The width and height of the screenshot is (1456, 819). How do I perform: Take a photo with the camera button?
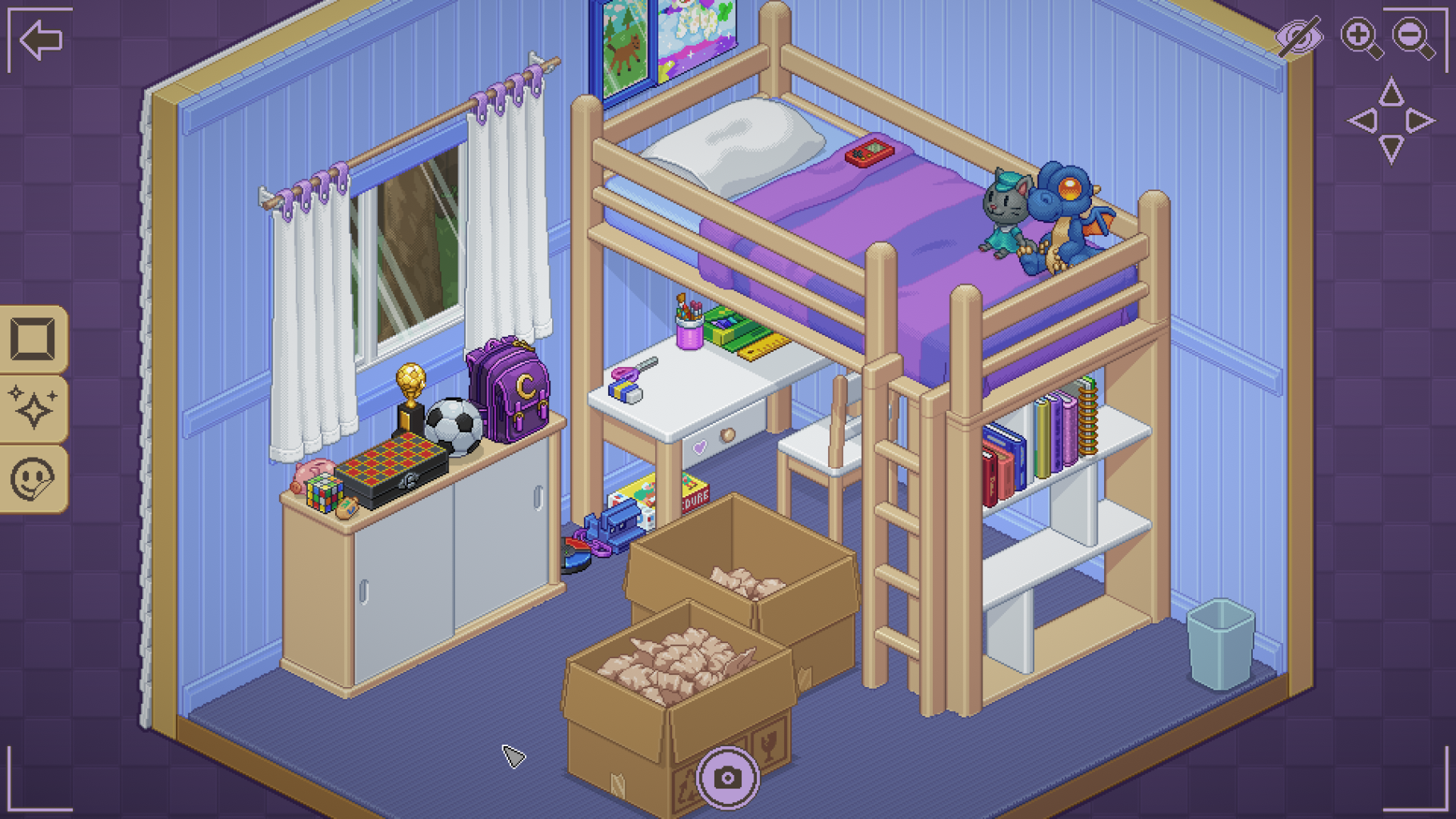727,777
